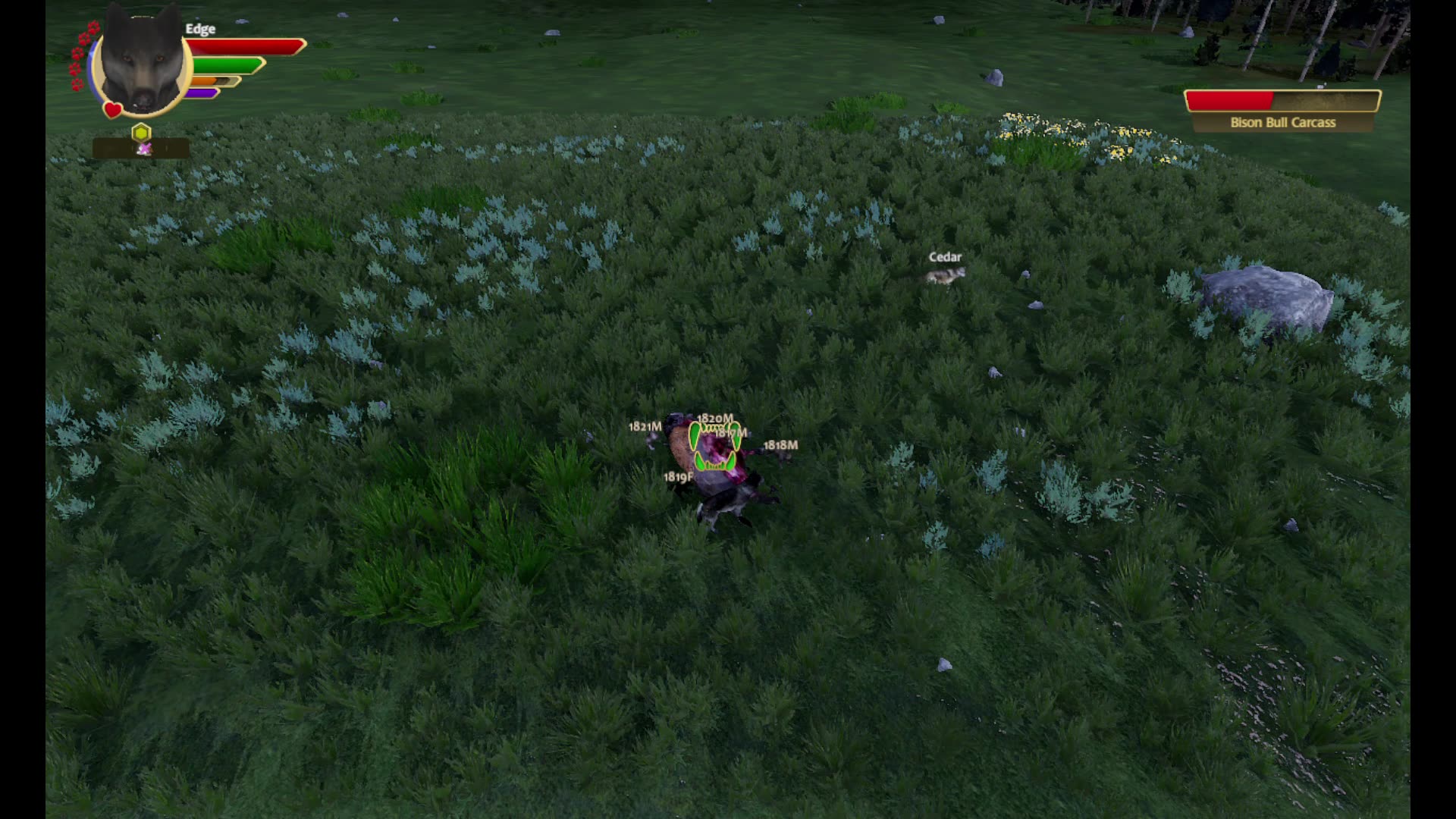Expand the pup status tray under the portrait
The image size is (1456, 819).
141,148
